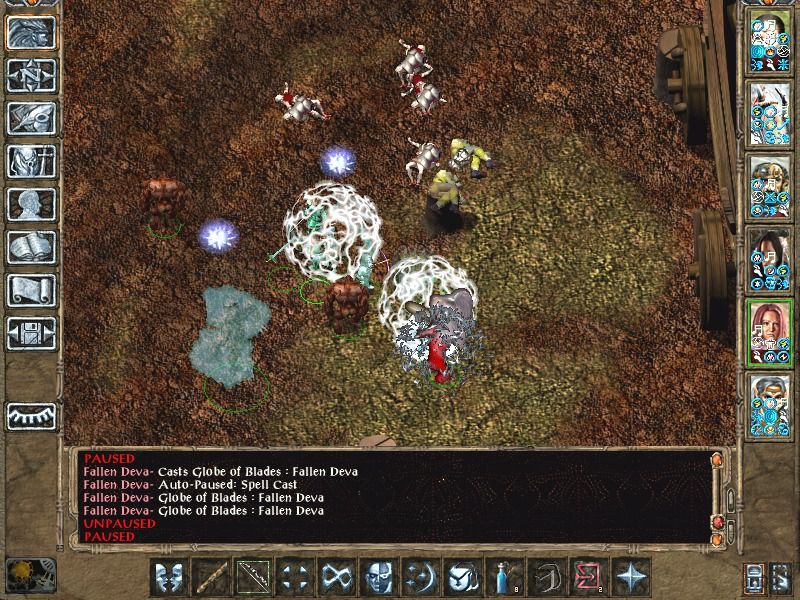This screenshot has width=800, height=600.
Task: Use the blue potion quick item
Action: point(504,577)
